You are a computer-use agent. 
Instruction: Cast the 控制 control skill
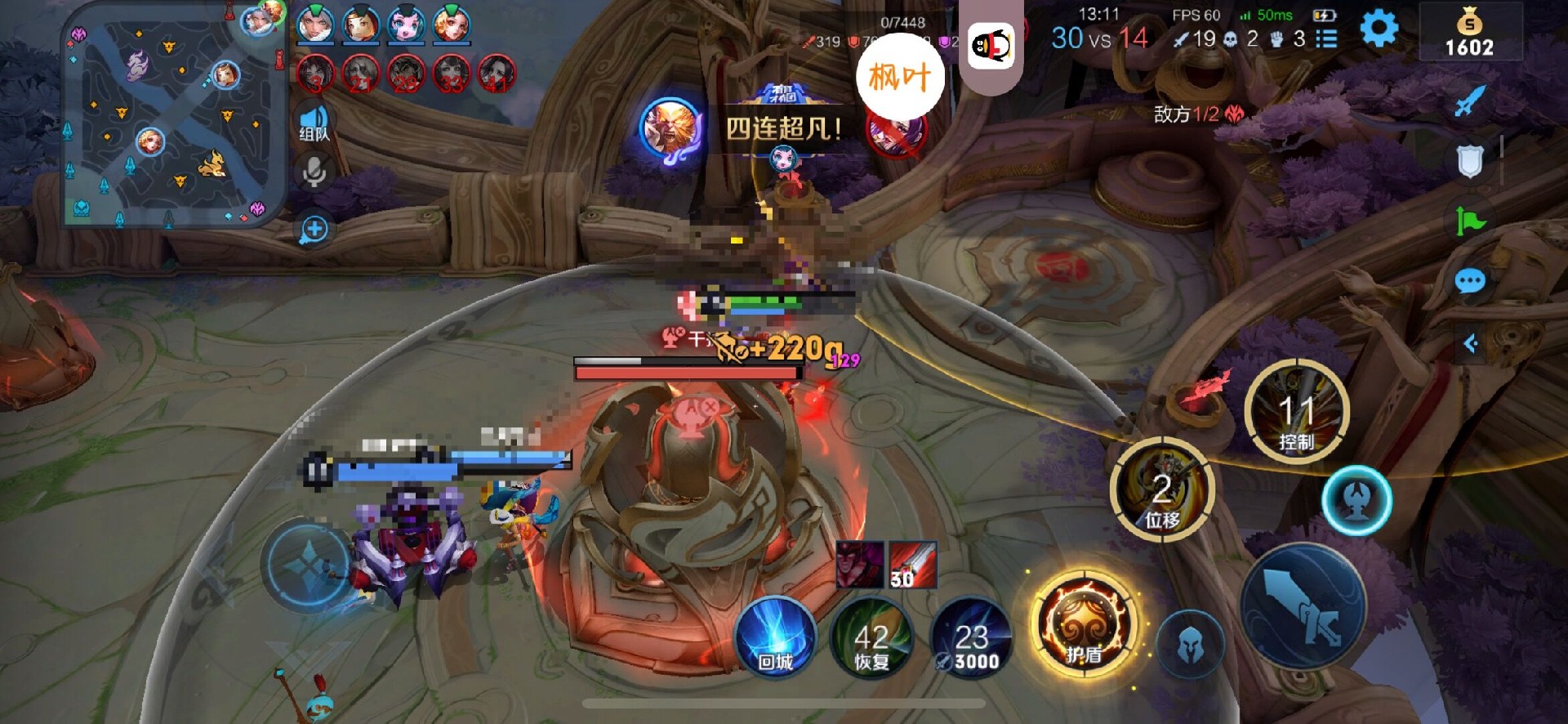click(1296, 413)
